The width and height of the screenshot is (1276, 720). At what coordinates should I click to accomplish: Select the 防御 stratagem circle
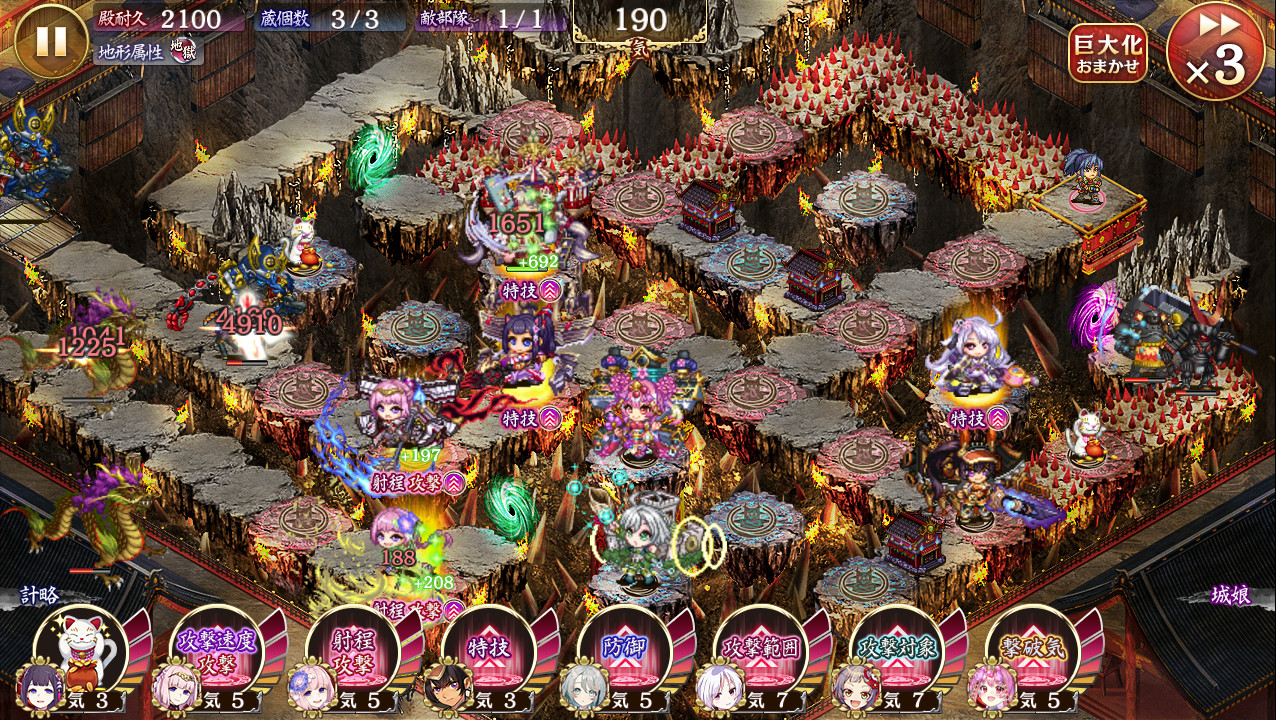tap(625, 649)
